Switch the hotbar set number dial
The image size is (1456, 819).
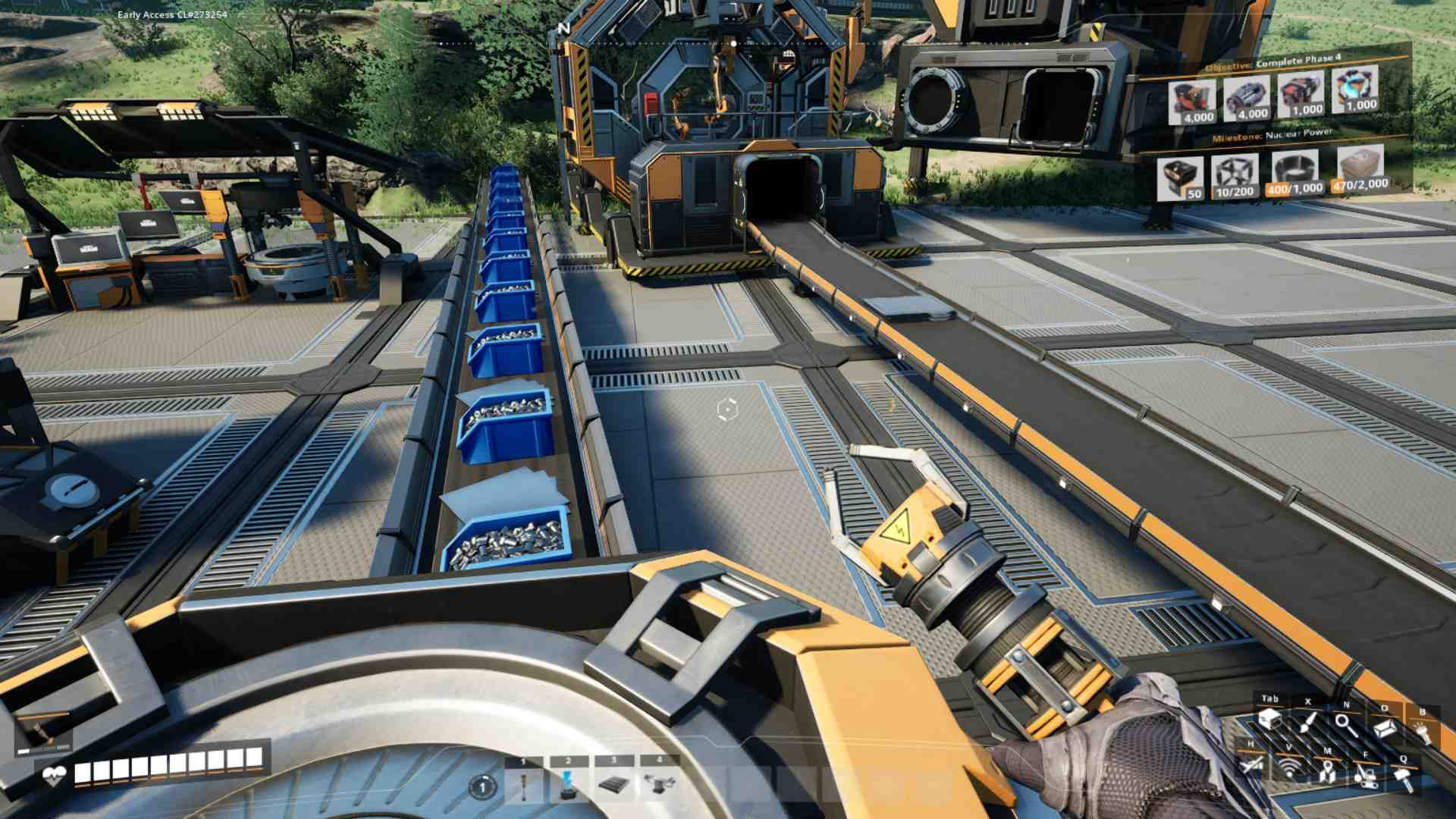482,787
